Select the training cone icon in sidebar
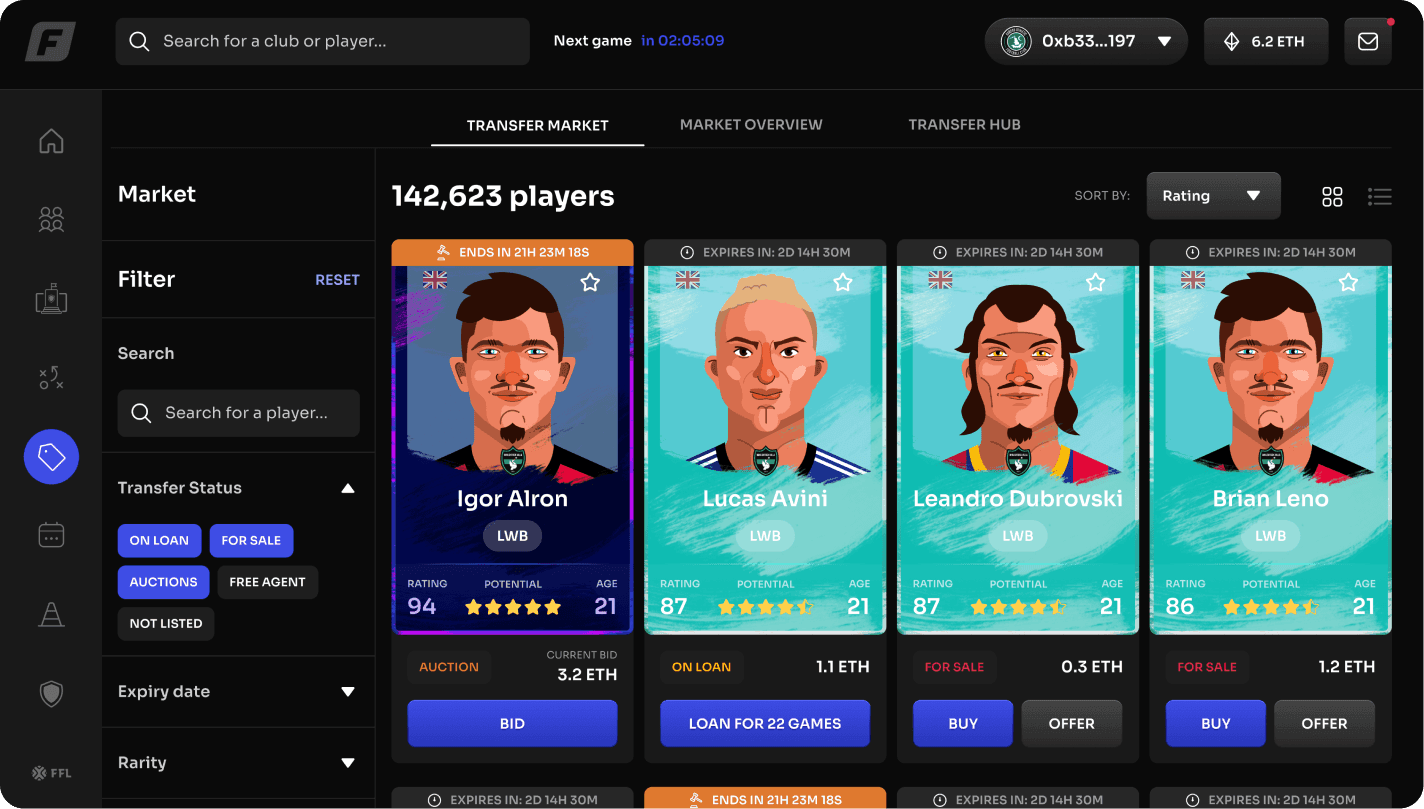 50,614
